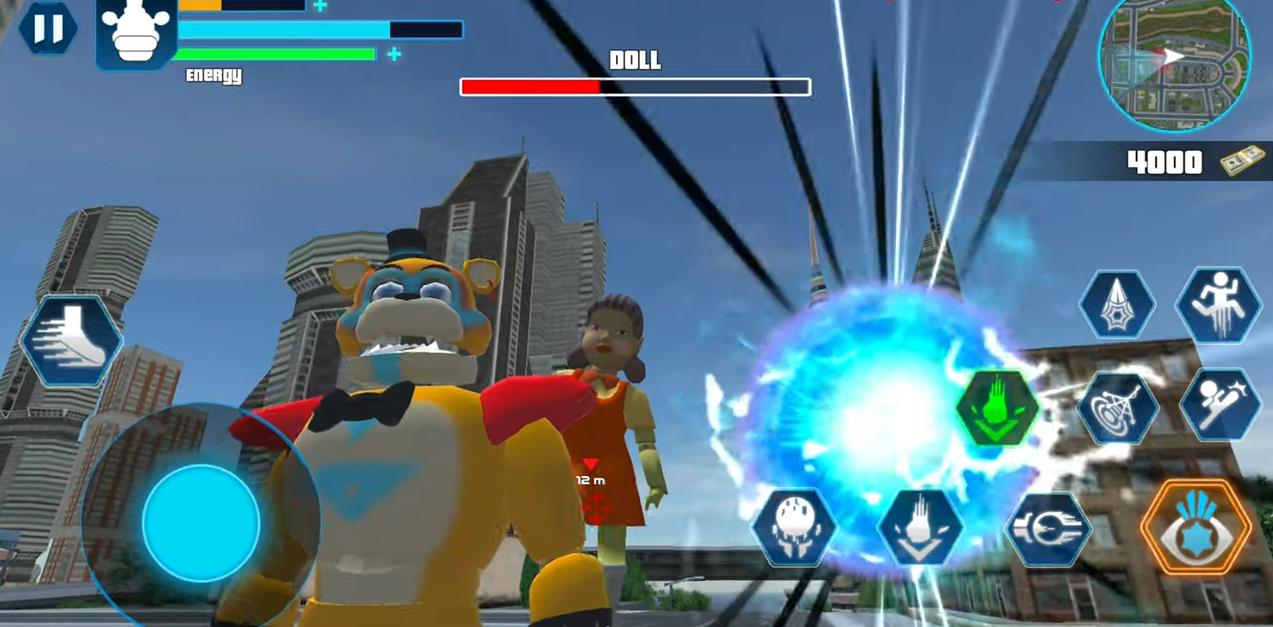Image resolution: width=1273 pixels, height=627 pixels.
Task: Activate the winged foot sprint ability
Action: 70,340
